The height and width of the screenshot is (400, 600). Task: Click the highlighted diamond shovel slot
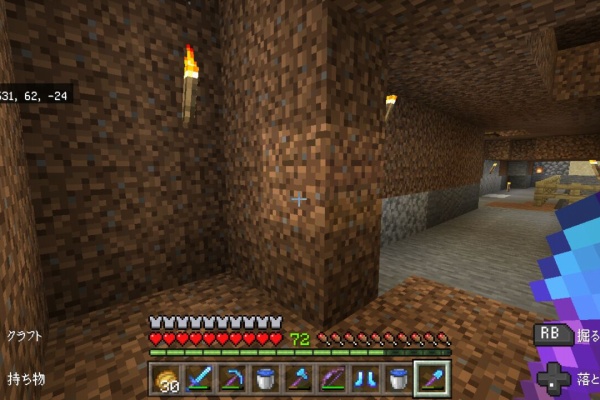click(431, 379)
